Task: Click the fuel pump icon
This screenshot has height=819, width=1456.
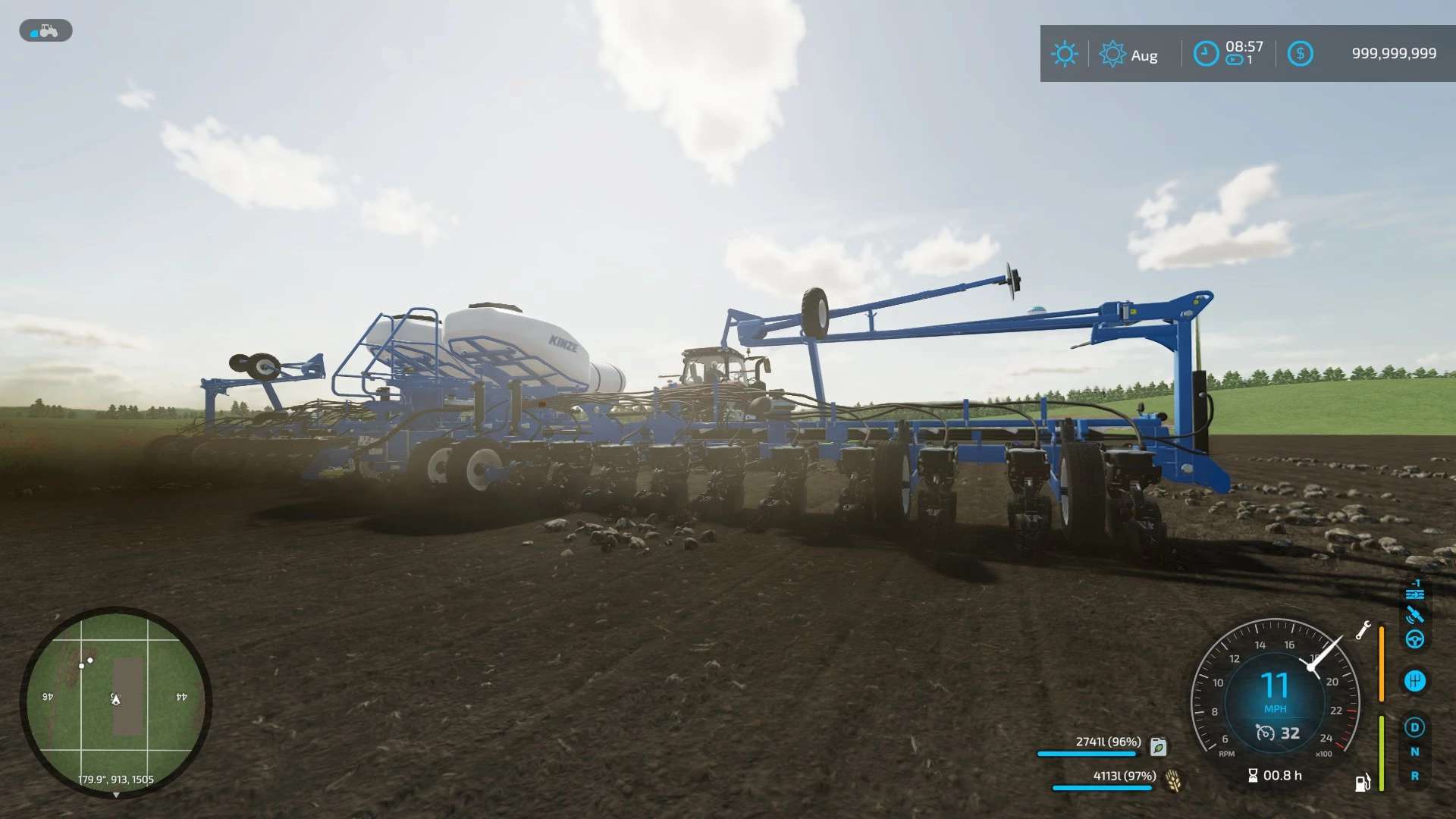Action: pyautogui.click(x=1363, y=783)
